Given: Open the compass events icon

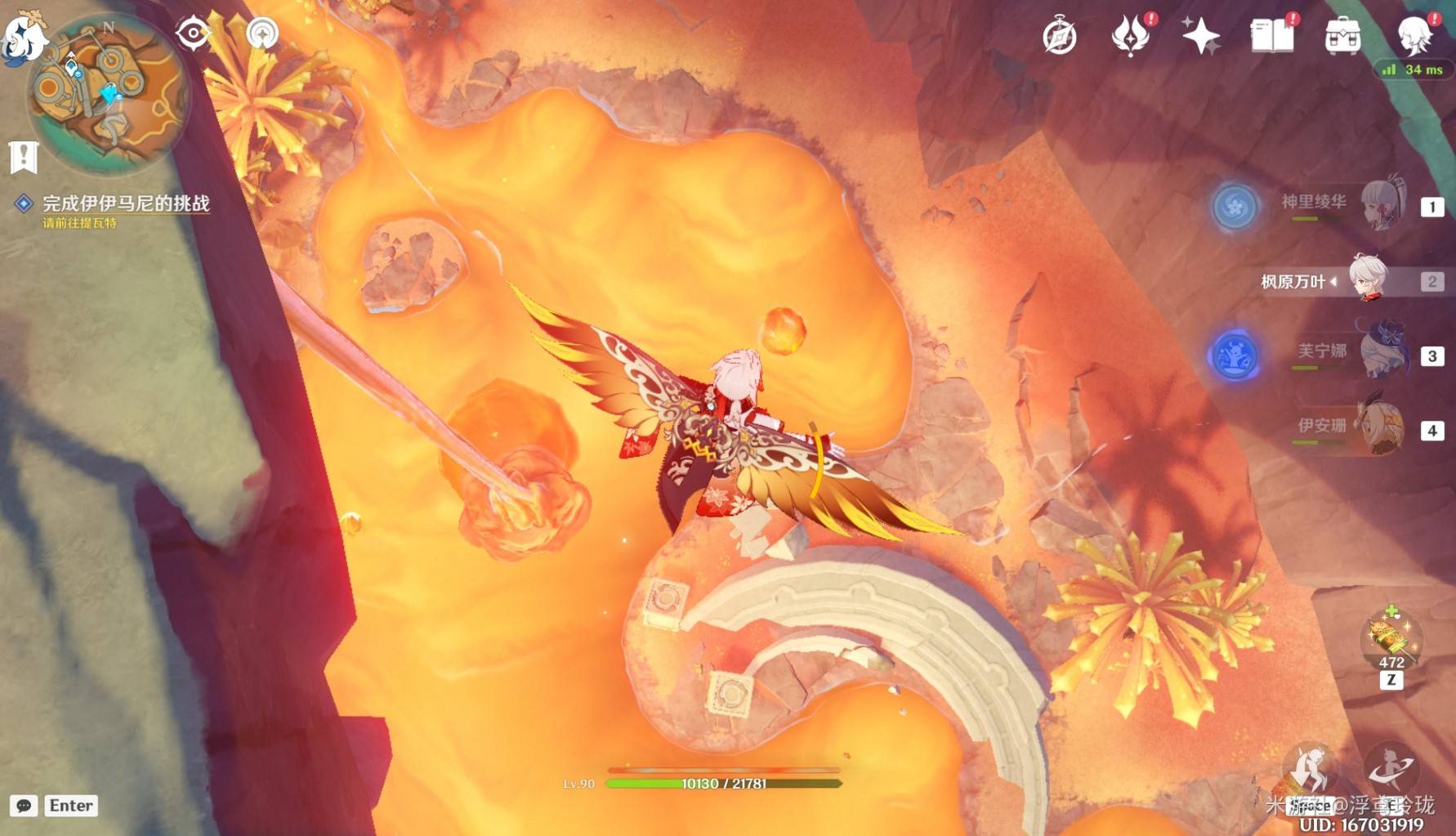Looking at the screenshot, I should tap(1060, 37).
